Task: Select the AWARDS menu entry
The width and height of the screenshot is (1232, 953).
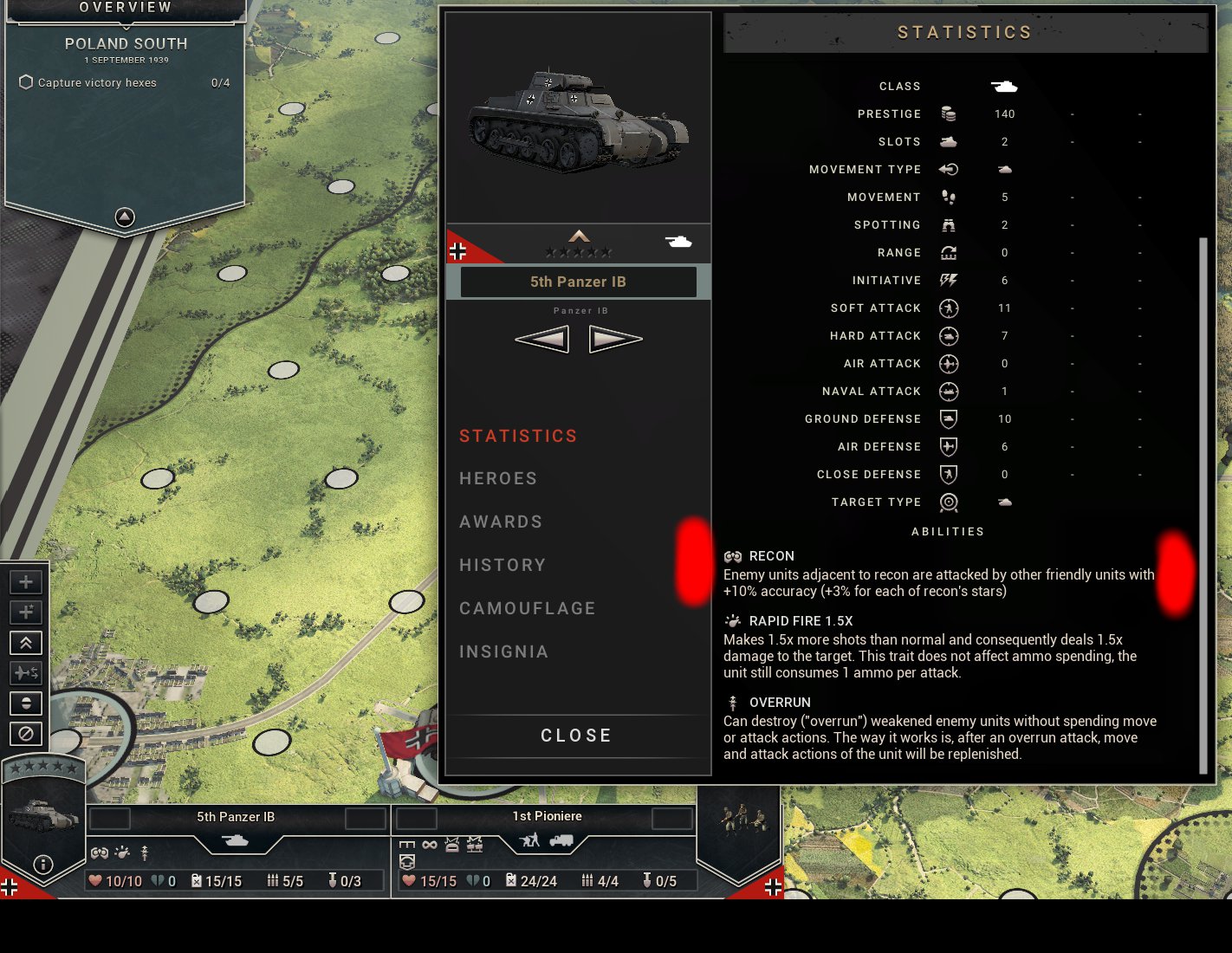Action: (x=501, y=522)
